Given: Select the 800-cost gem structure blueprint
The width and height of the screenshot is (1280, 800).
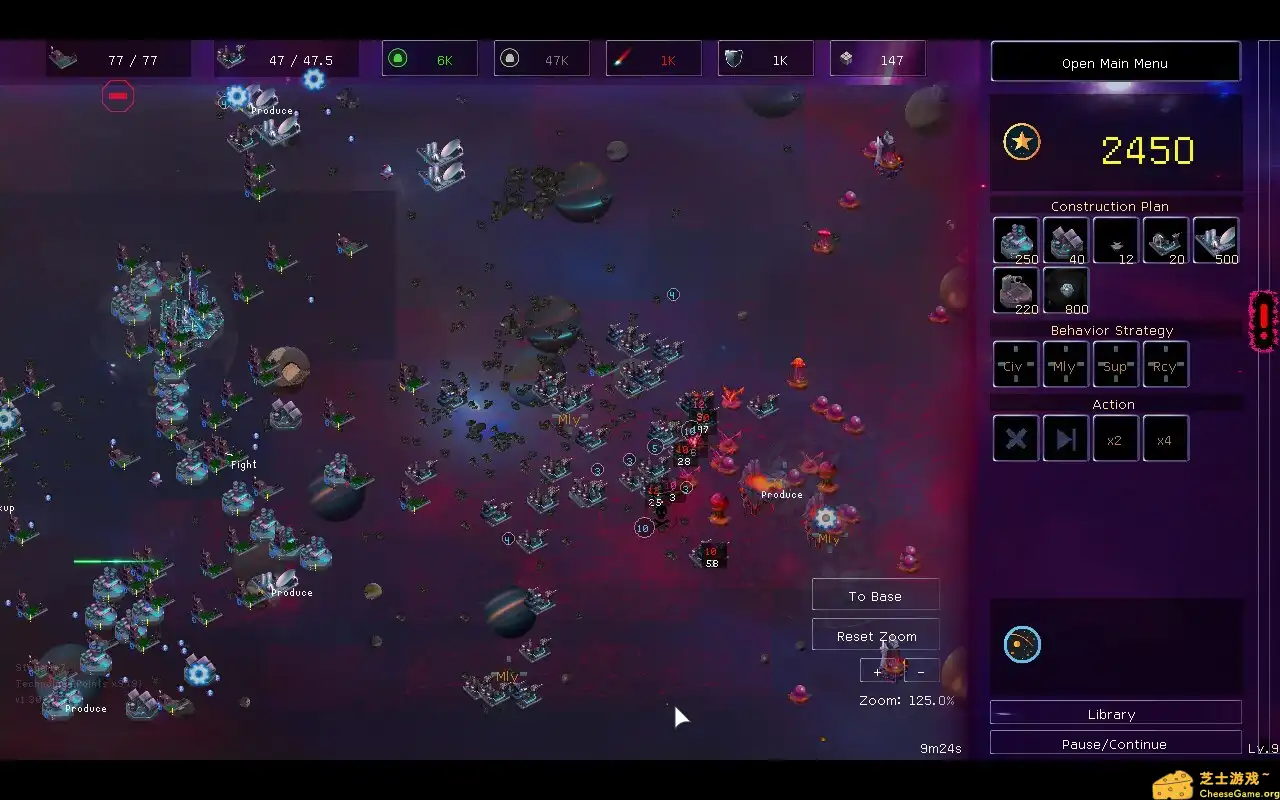Looking at the screenshot, I should (1065, 290).
